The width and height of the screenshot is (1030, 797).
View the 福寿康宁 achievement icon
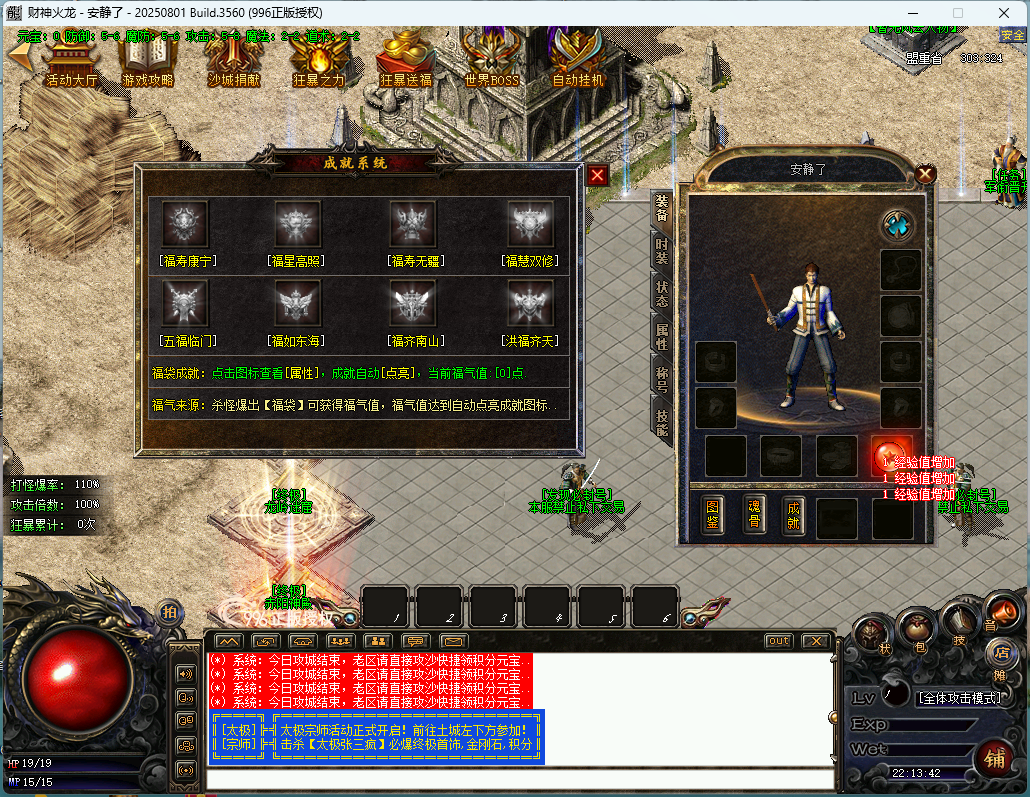[x=186, y=223]
